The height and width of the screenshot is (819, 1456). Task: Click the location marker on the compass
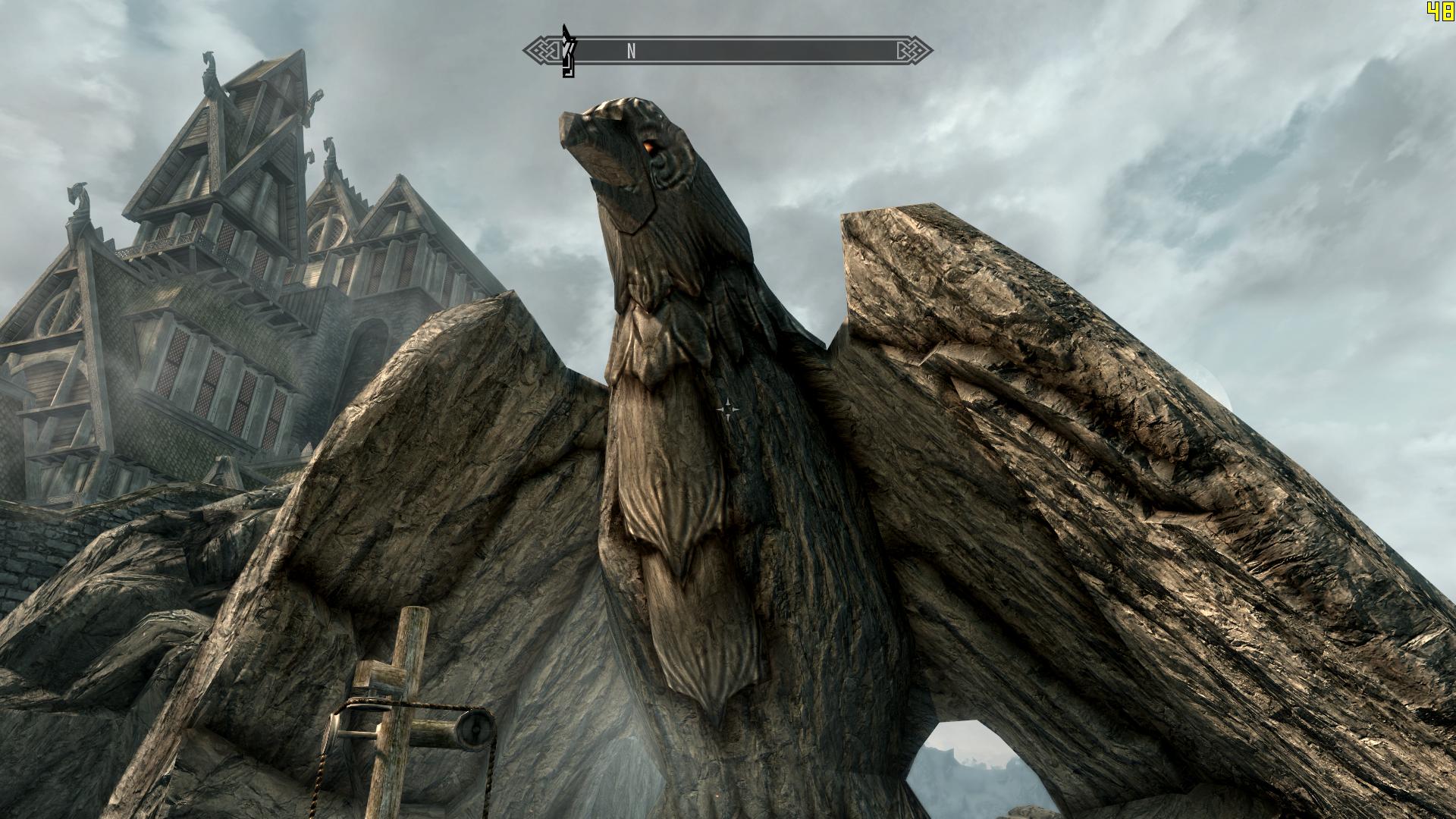click(x=568, y=51)
